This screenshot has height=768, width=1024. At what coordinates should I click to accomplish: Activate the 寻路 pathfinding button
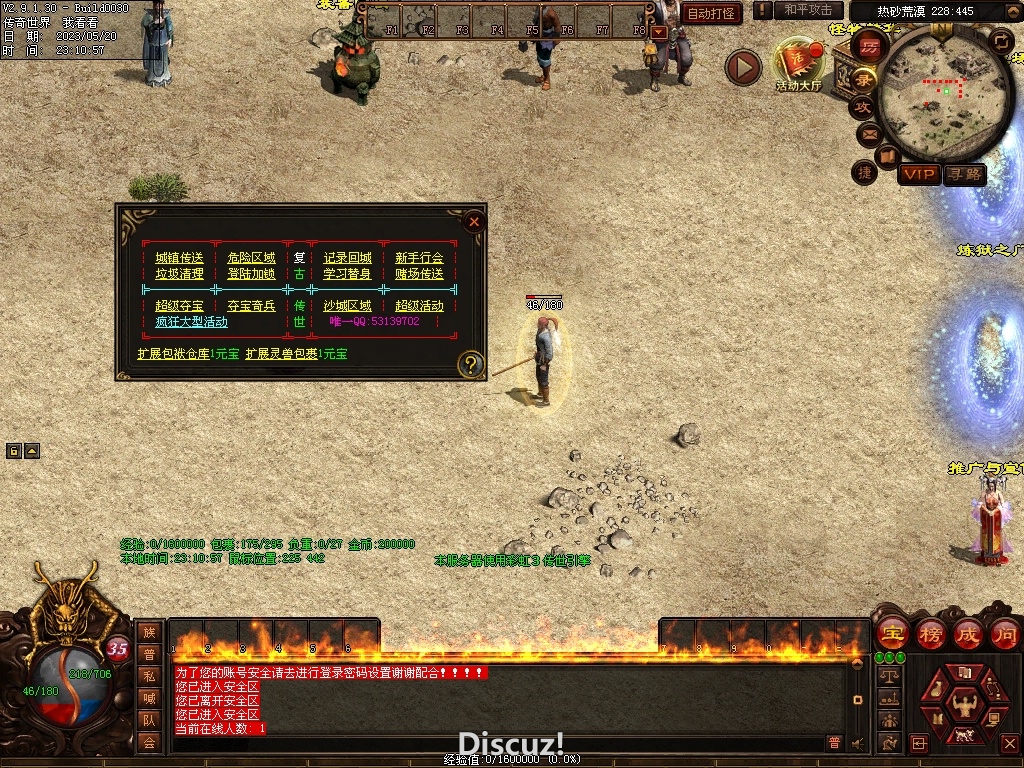tap(965, 174)
